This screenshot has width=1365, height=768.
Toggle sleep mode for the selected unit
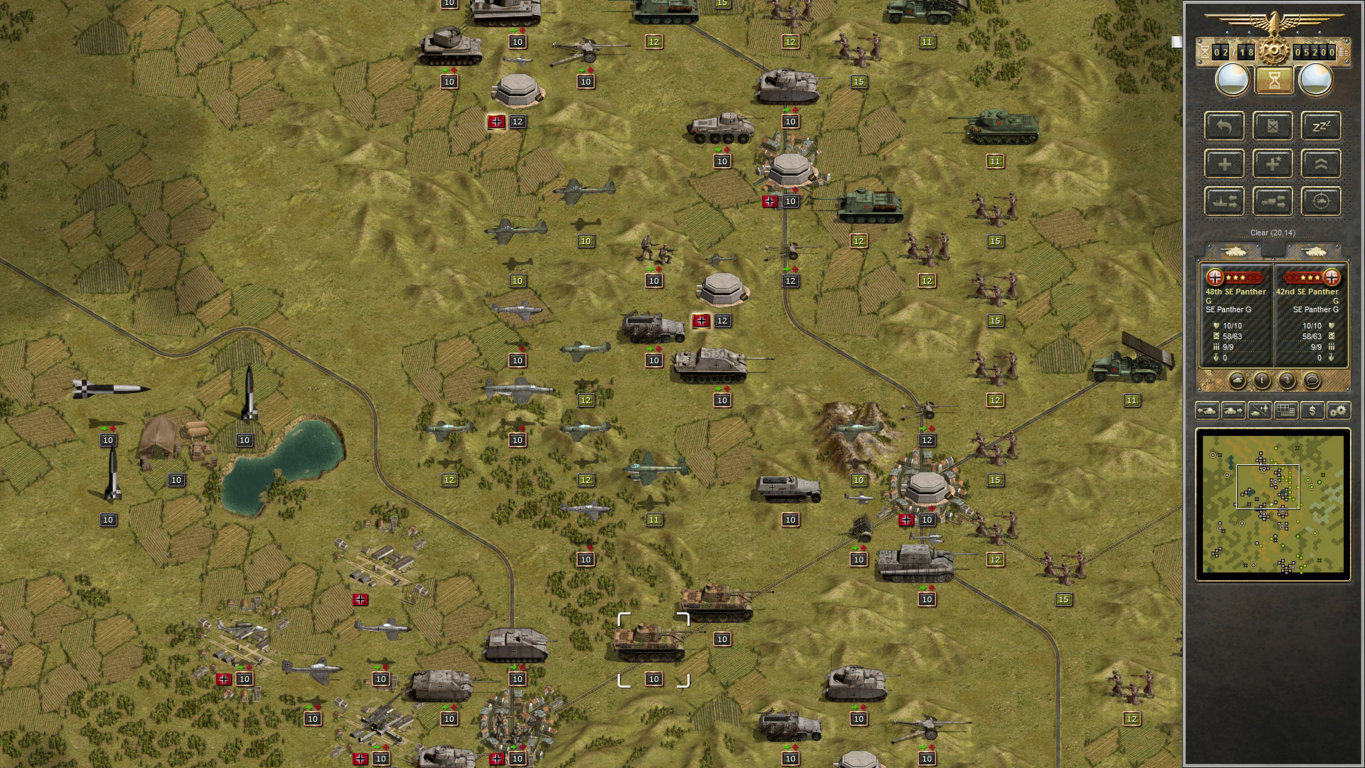tap(1320, 126)
